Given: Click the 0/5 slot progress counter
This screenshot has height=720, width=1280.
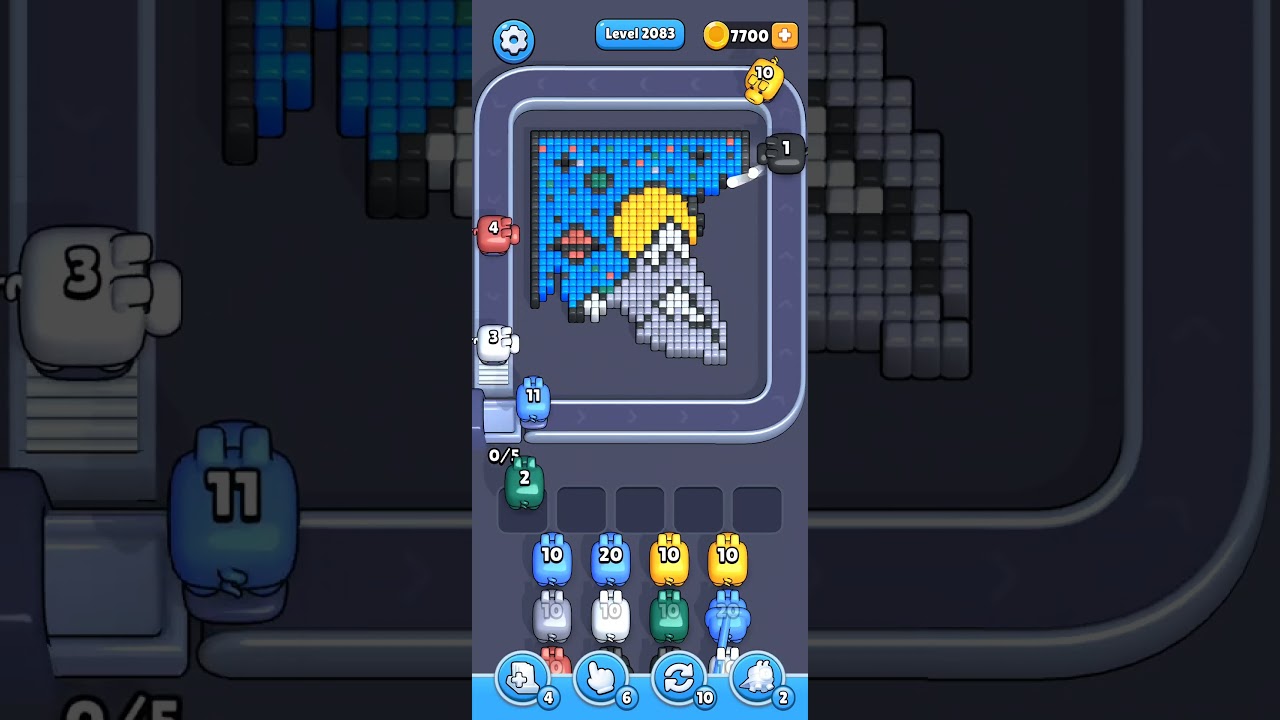Looking at the screenshot, I should 502,456.
